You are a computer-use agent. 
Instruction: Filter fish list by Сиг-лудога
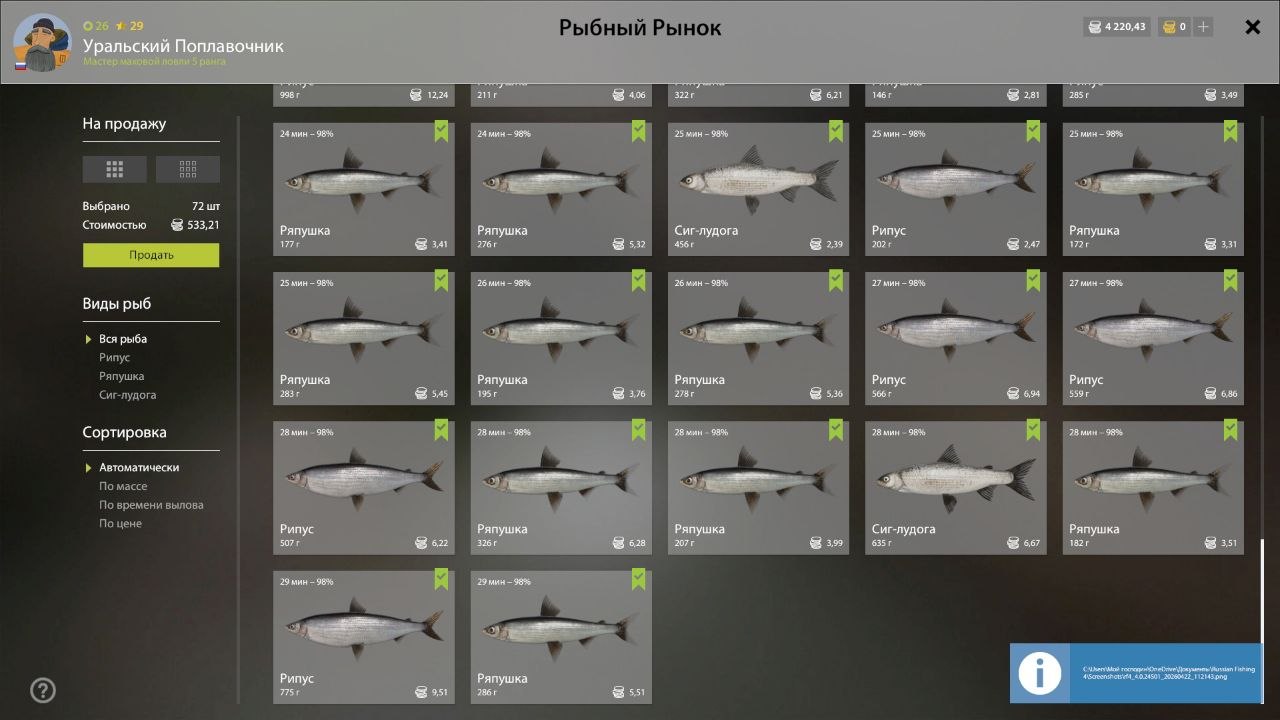point(129,394)
